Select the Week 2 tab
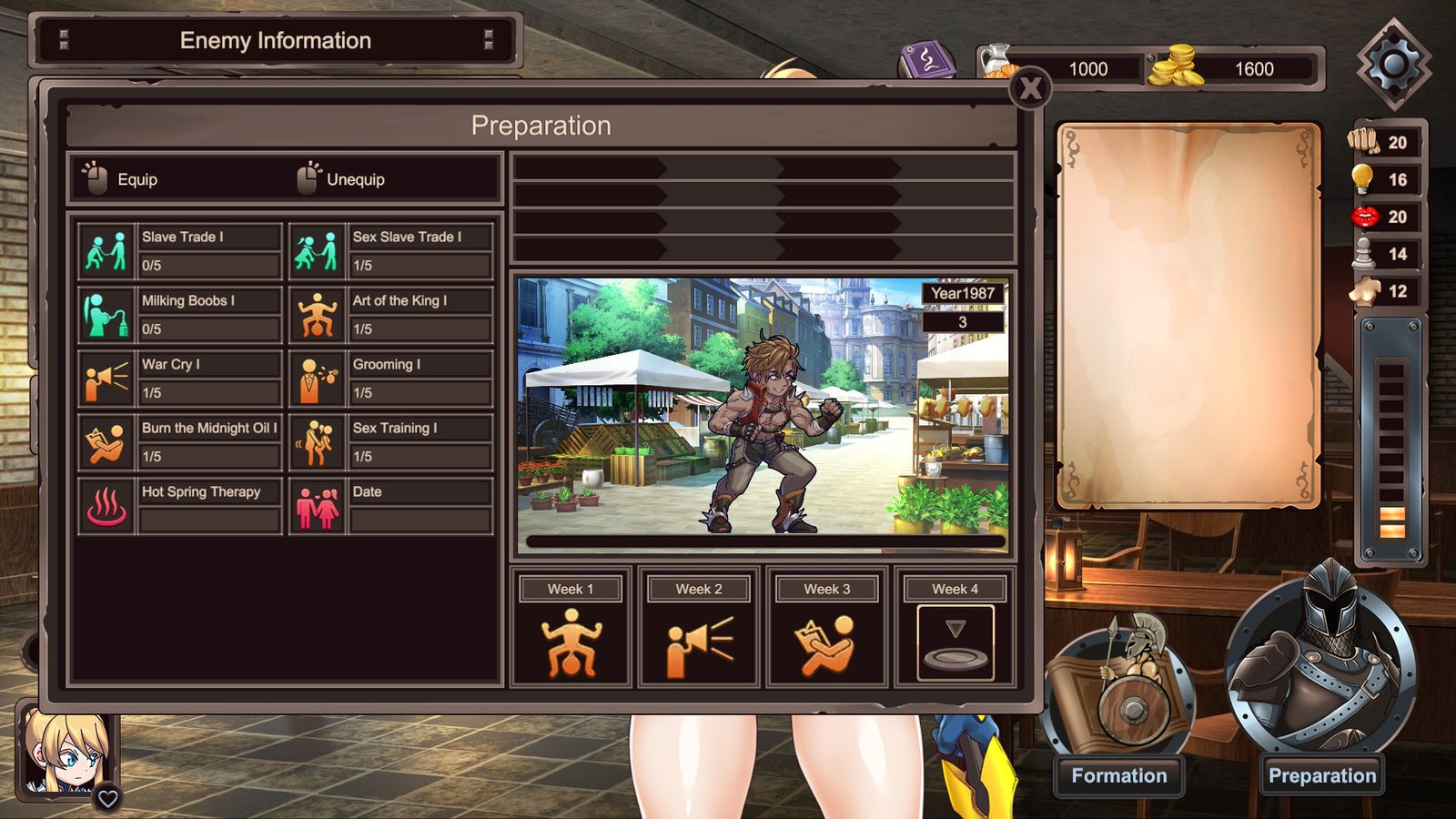The height and width of the screenshot is (819, 1456). pos(697,589)
